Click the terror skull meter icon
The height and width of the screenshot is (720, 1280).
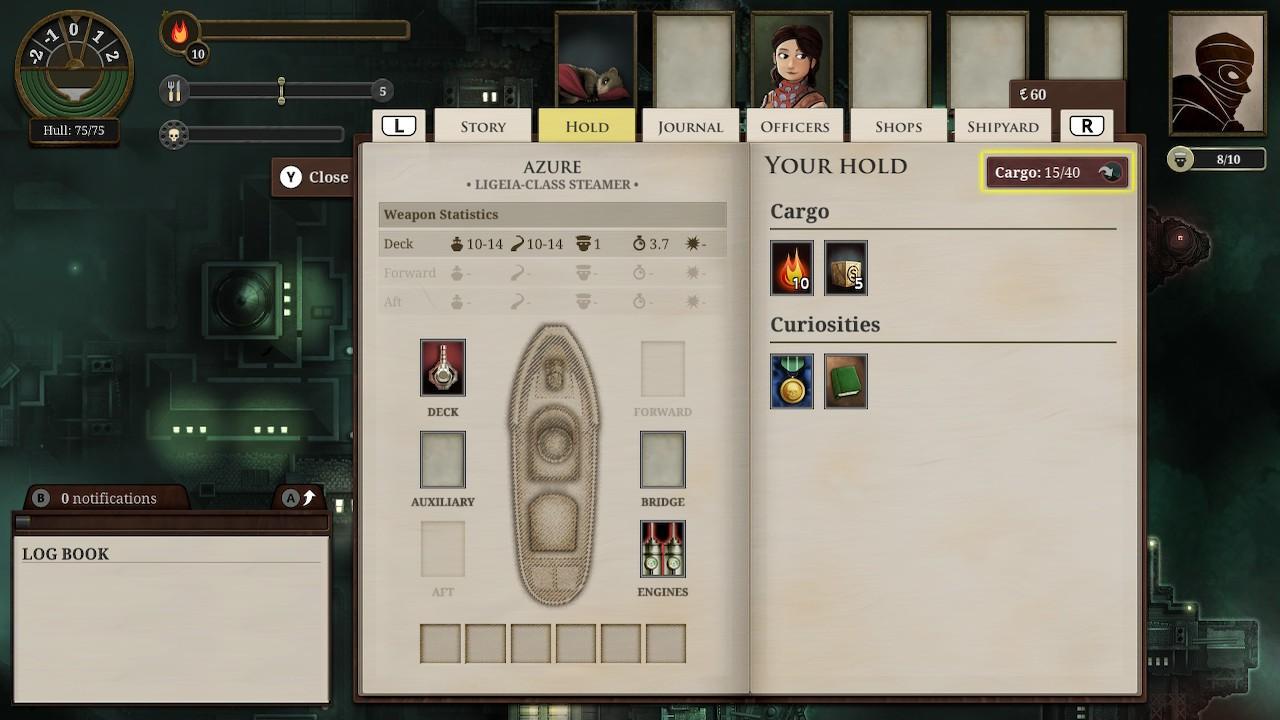point(175,135)
